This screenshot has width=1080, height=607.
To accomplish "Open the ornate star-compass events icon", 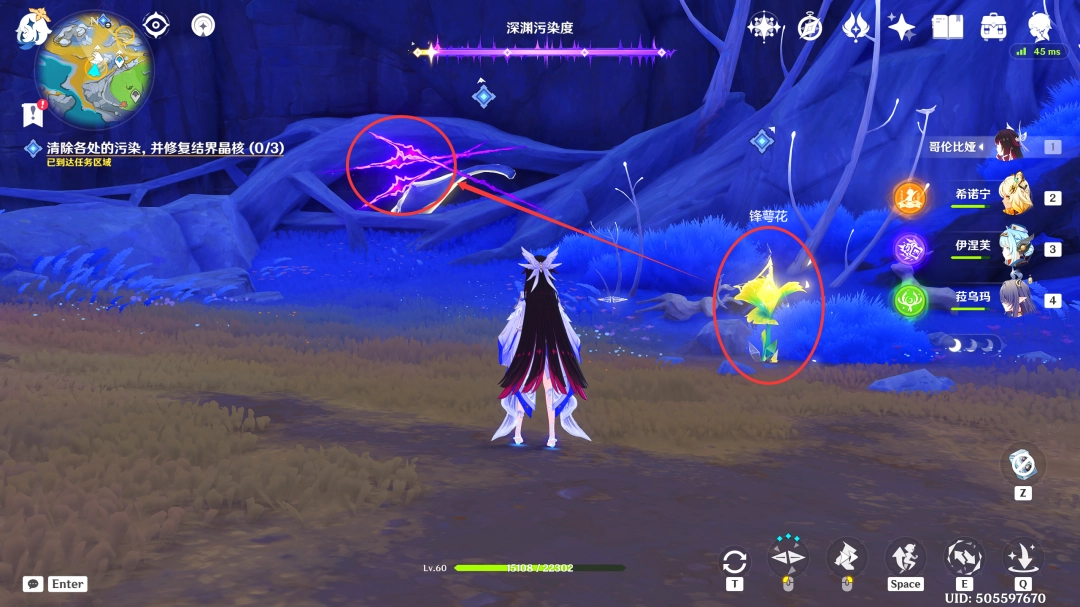I will (764, 27).
